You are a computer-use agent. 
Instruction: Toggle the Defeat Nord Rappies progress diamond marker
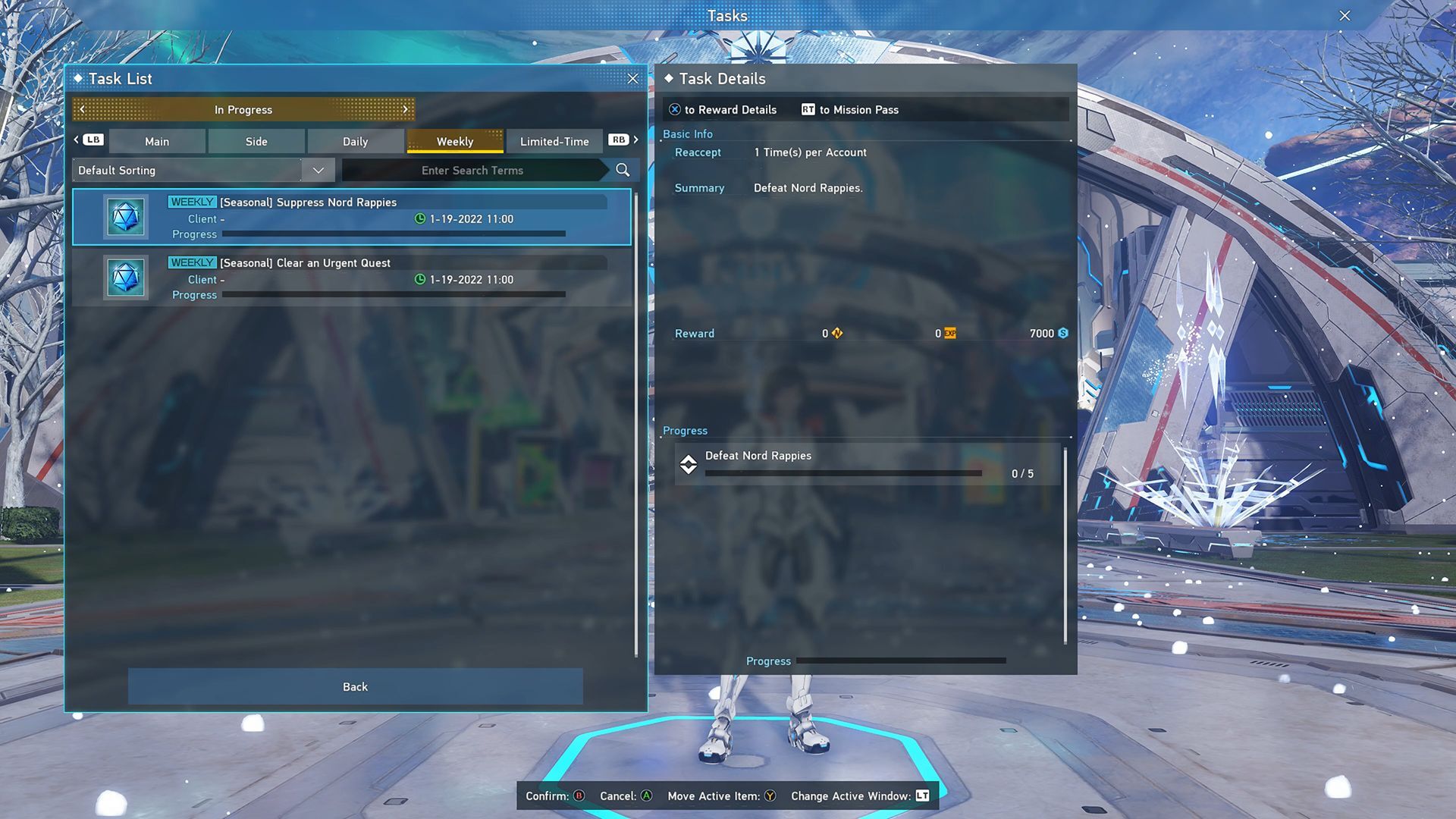pos(689,464)
